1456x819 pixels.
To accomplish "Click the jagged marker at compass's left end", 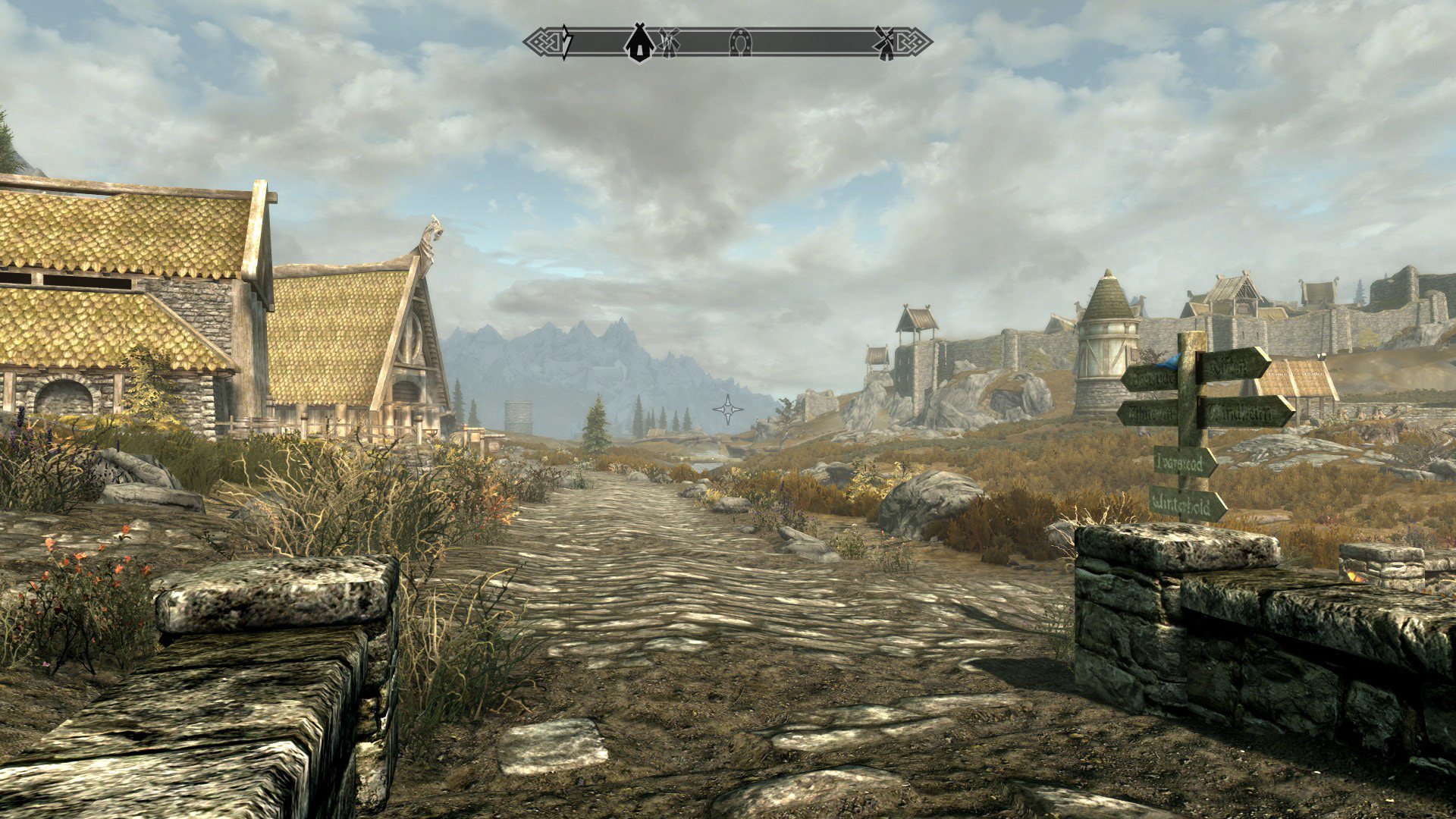I will click(565, 42).
